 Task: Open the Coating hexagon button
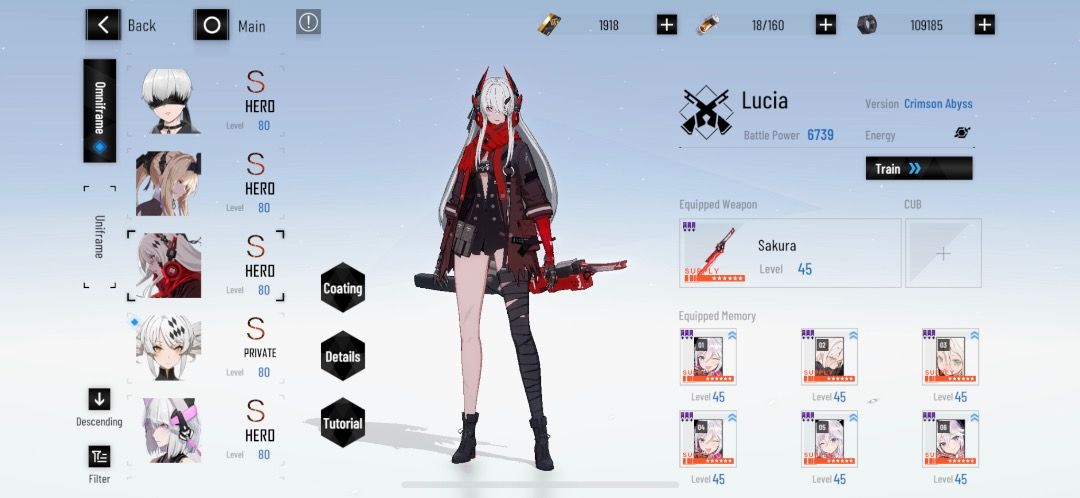pyautogui.click(x=342, y=289)
